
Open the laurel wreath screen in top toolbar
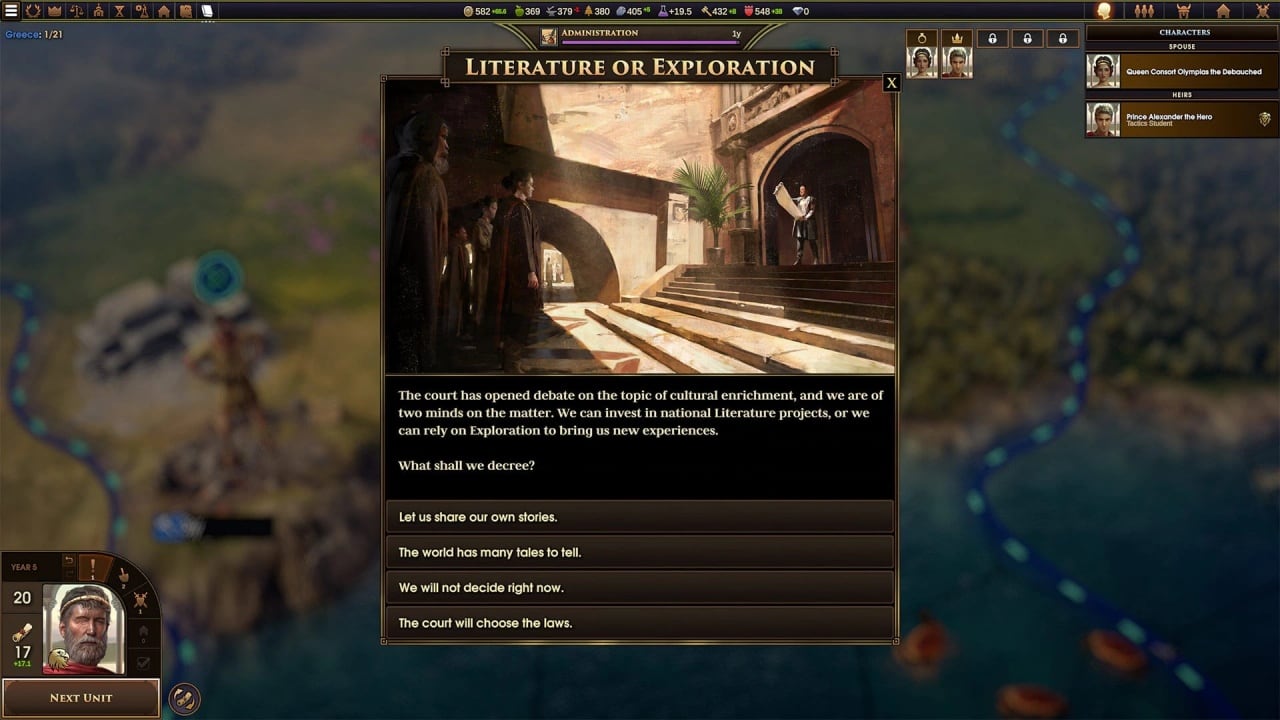click(x=33, y=11)
